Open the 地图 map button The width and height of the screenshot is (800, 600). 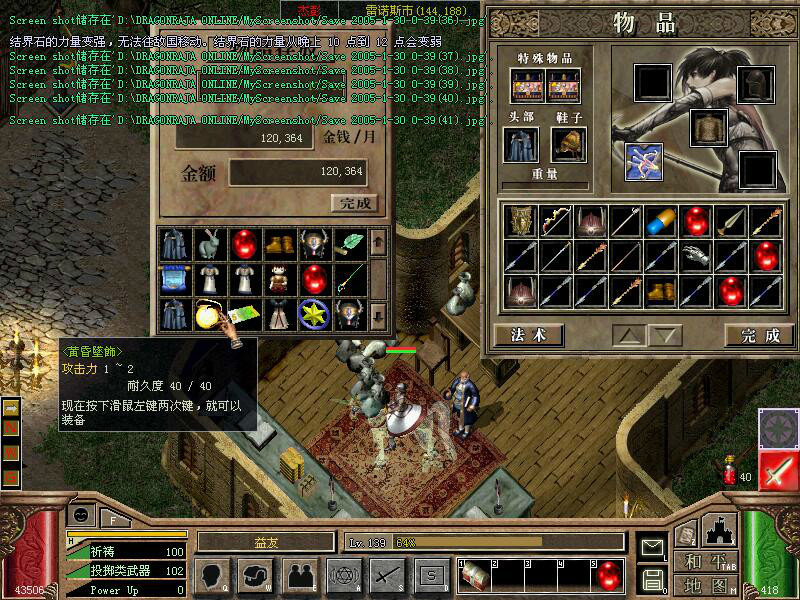pyautogui.click(x=706, y=585)
